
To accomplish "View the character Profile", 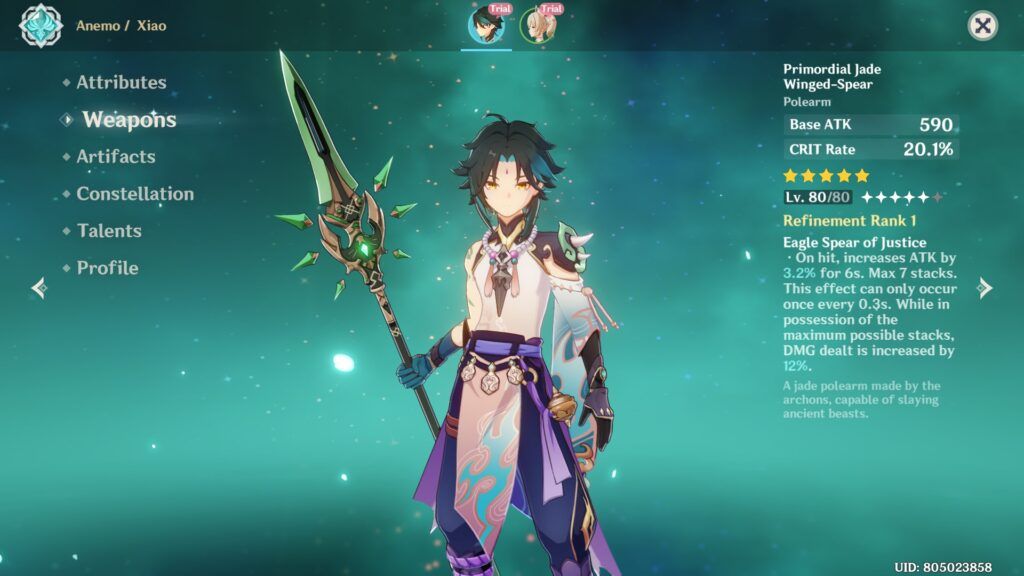I will (x=107, y=268).
